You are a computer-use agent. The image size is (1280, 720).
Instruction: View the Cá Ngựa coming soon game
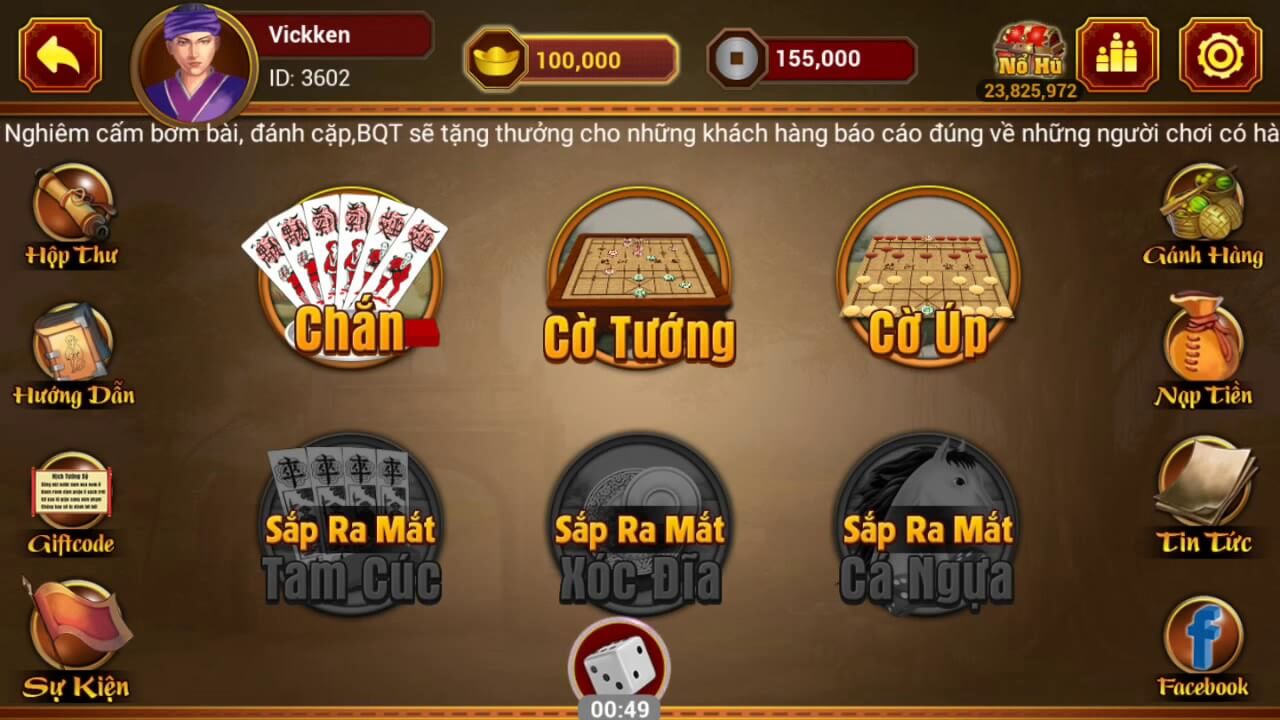(925, 520)
